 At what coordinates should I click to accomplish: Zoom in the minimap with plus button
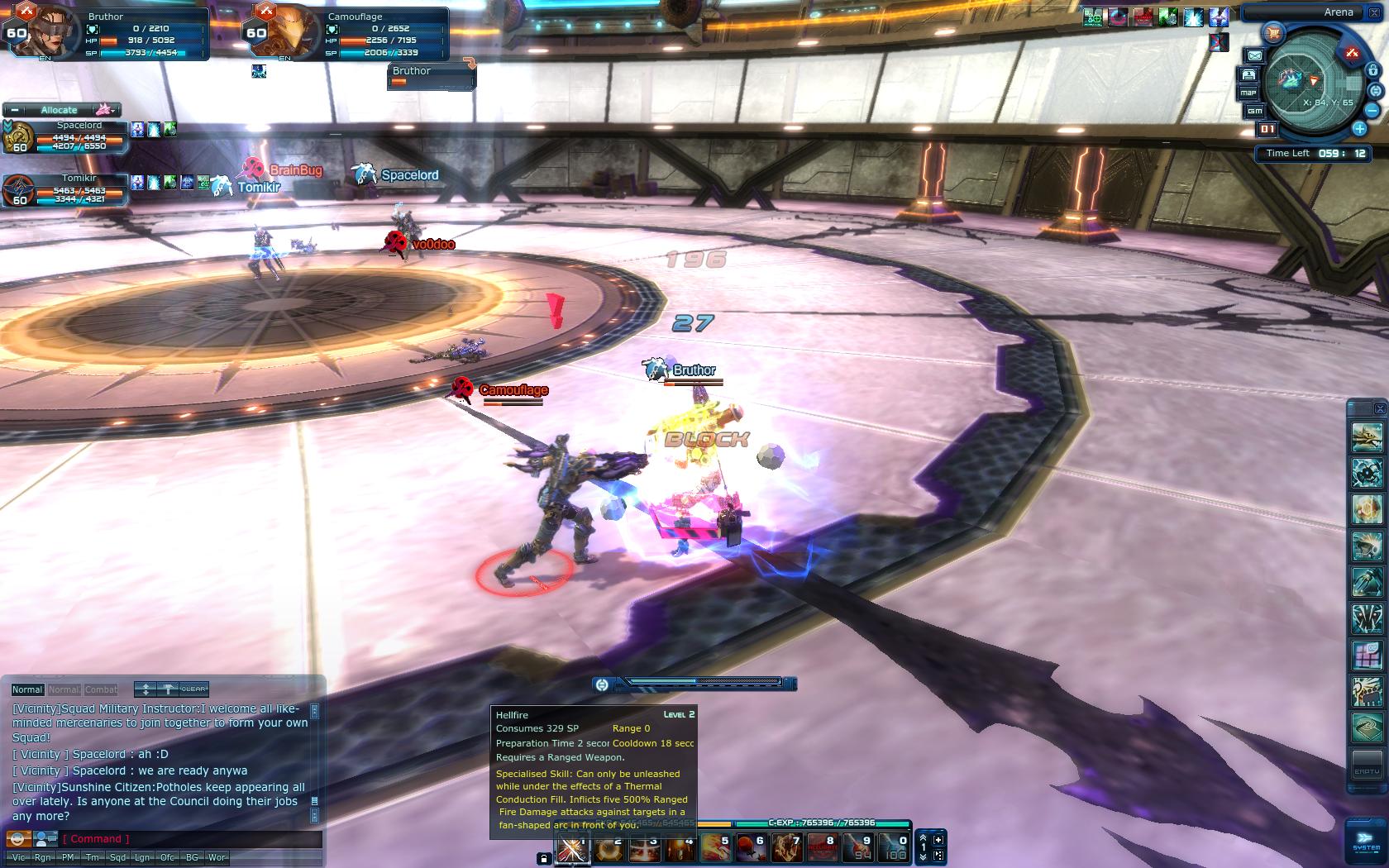pyautogui.click(x=1359, y=129)
